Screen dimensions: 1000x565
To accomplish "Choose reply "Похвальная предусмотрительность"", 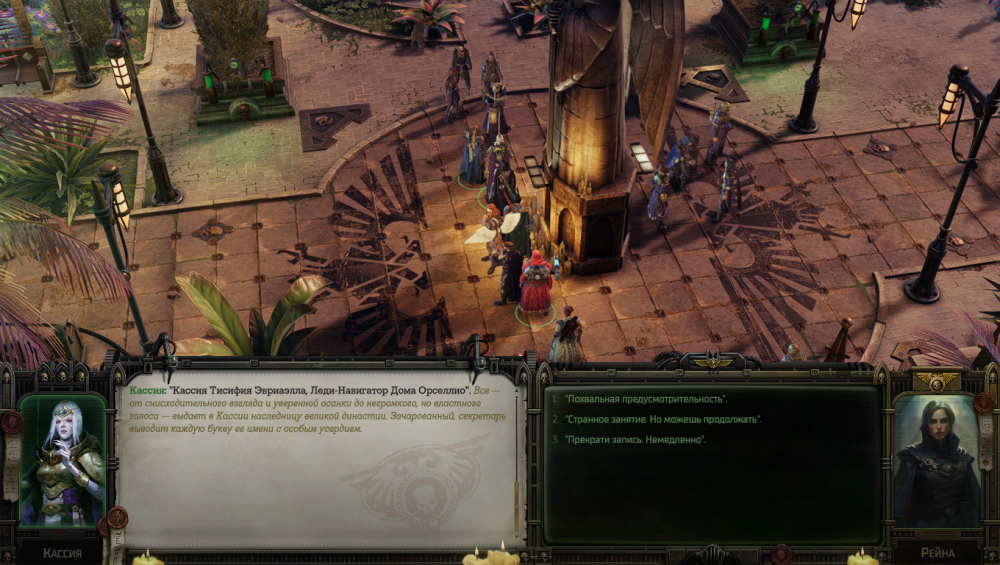I will pyautogui.click(x=645, y=399).
